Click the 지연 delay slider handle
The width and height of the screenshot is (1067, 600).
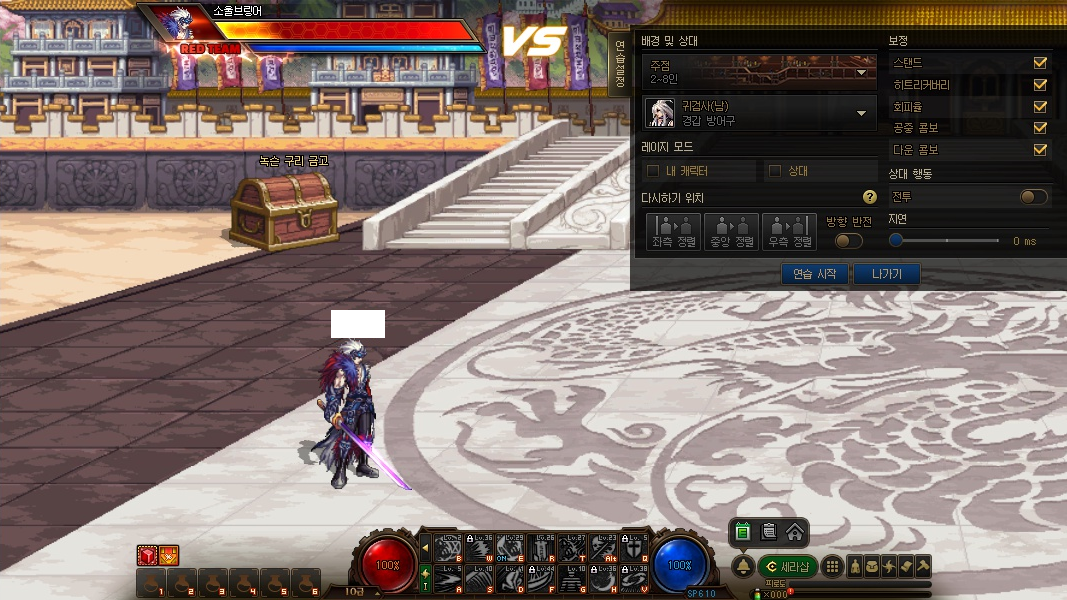(897, 240)
